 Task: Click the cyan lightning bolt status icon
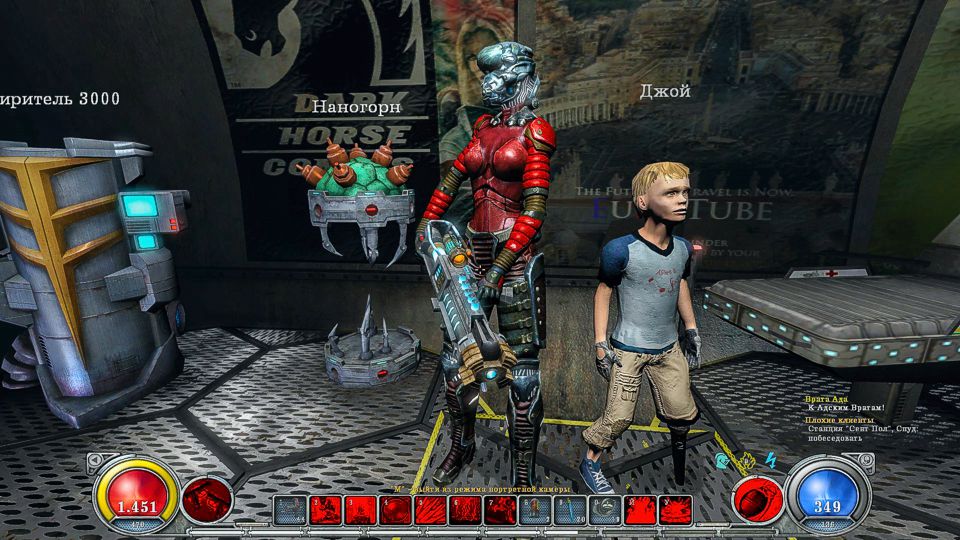[x=770, y=459]
